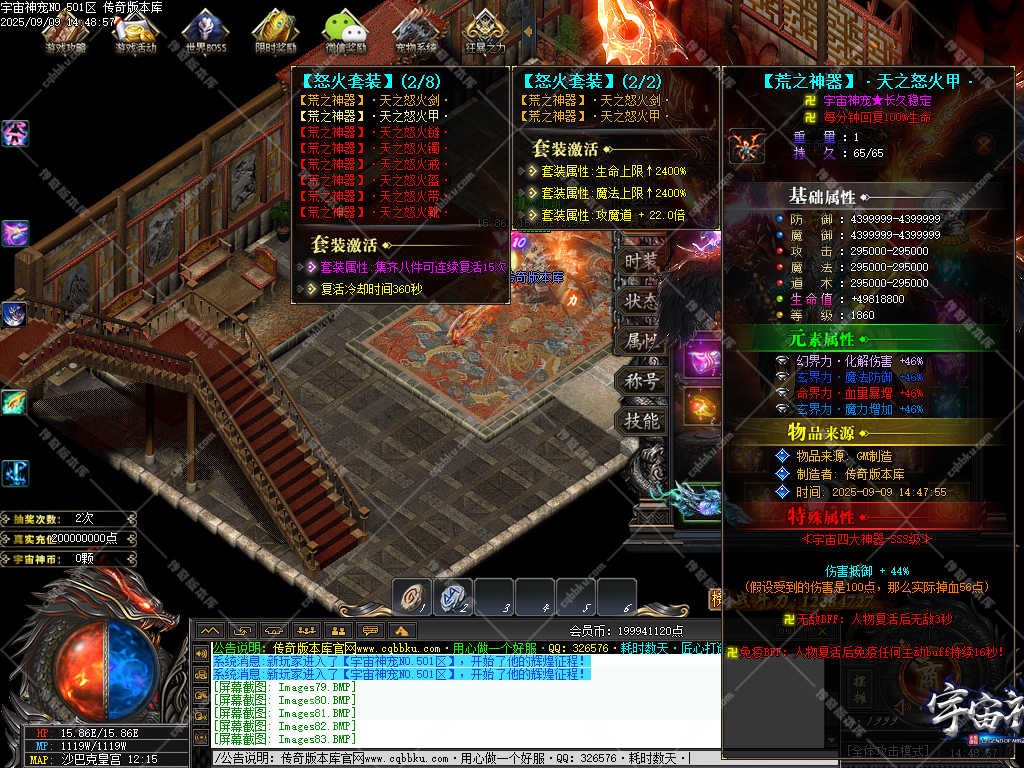Image resolution: width=1024 pixels, height=768 pixels.
Task: Open the 限时奖励 timed rewards icon
Action: 275,31
